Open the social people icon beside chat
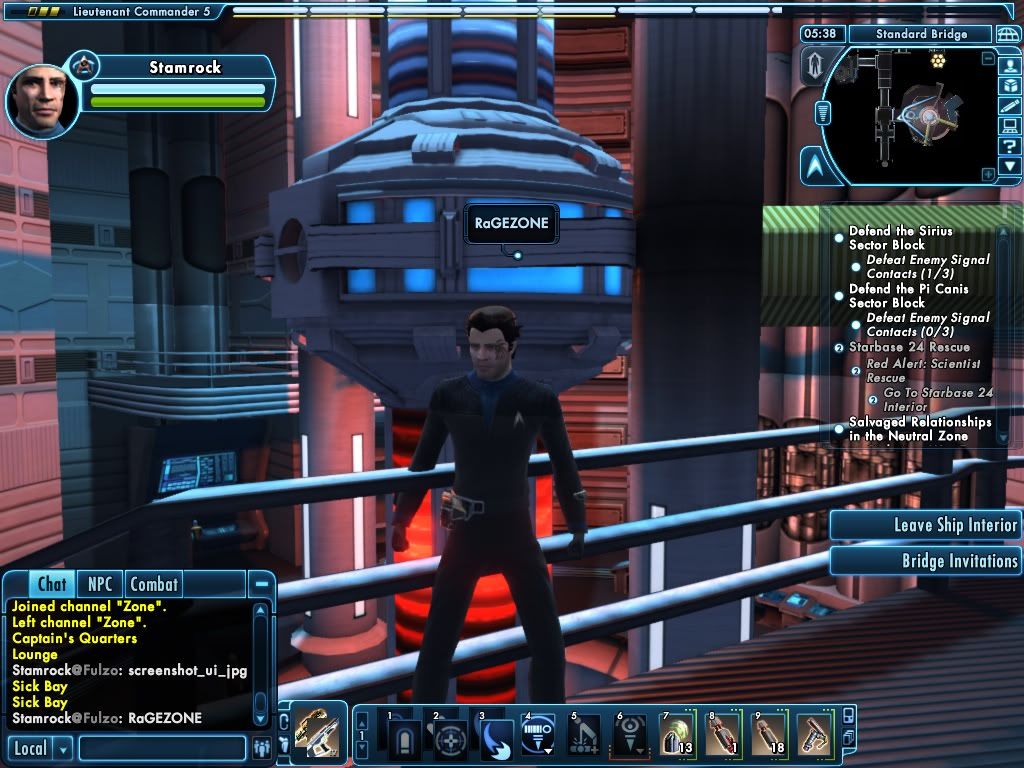 tap(262, 748)
